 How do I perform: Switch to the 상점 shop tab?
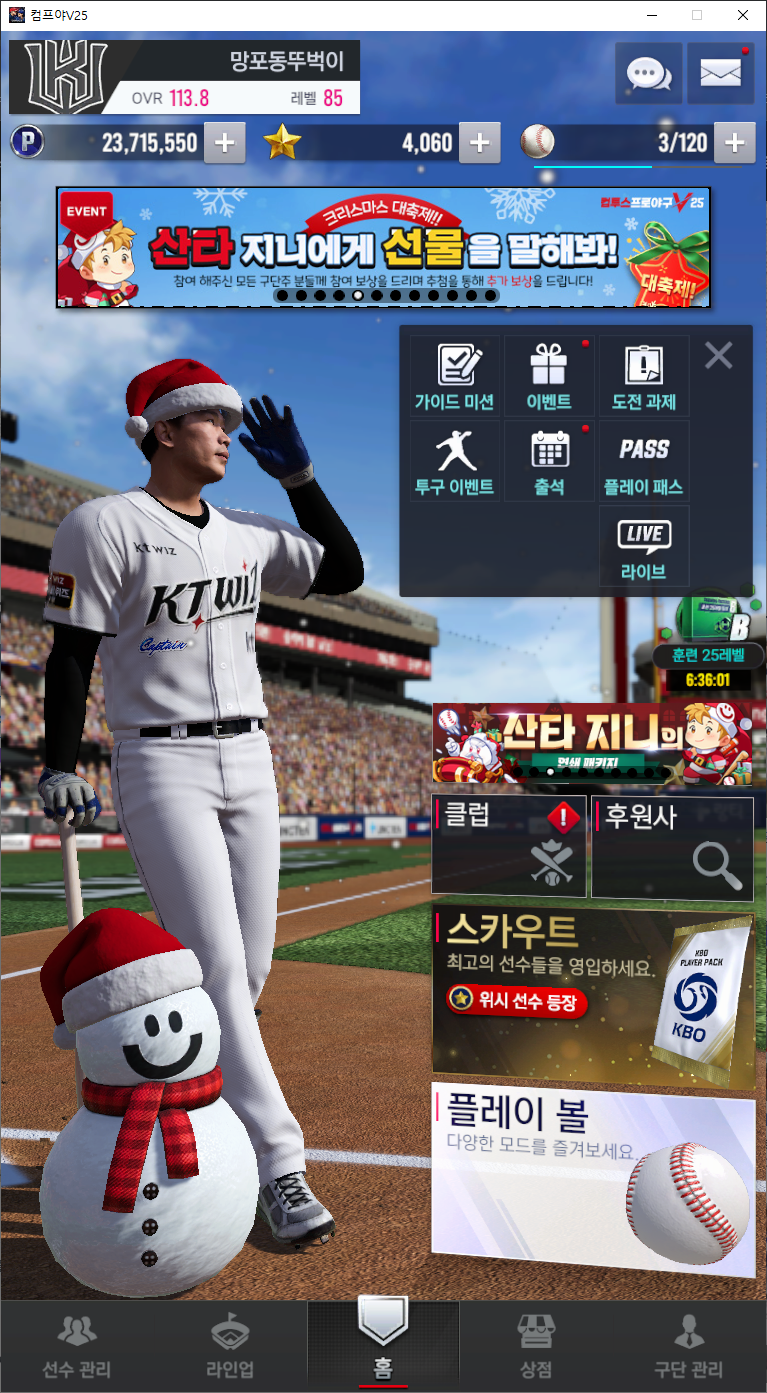pos(535,1347)
